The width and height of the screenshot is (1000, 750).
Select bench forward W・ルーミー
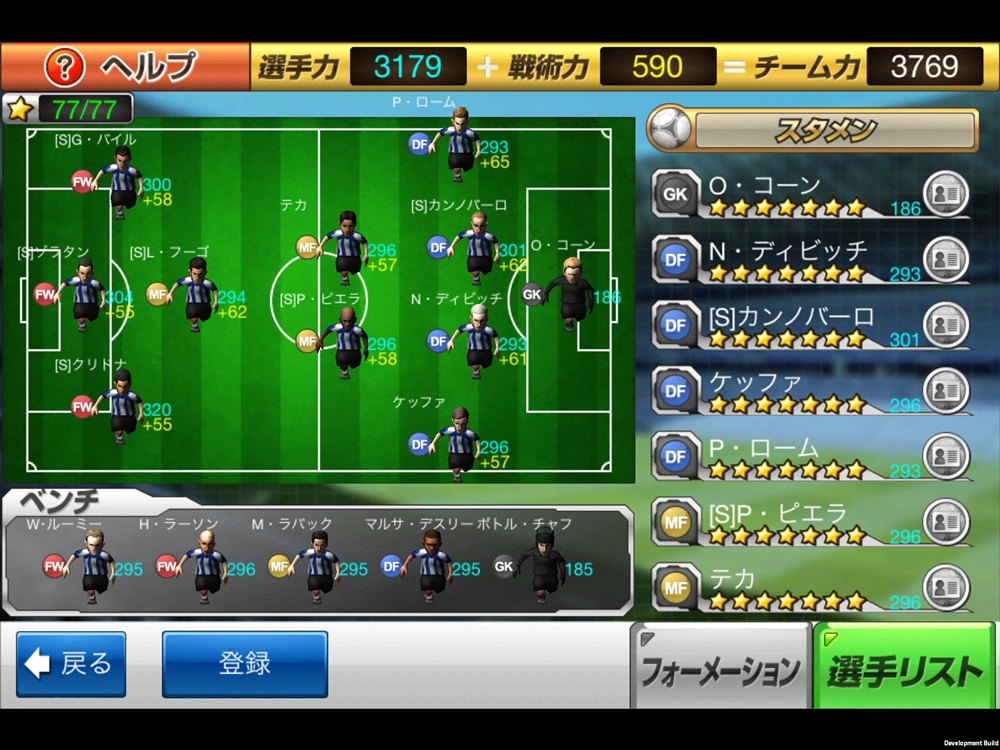(x=97, y=565)
